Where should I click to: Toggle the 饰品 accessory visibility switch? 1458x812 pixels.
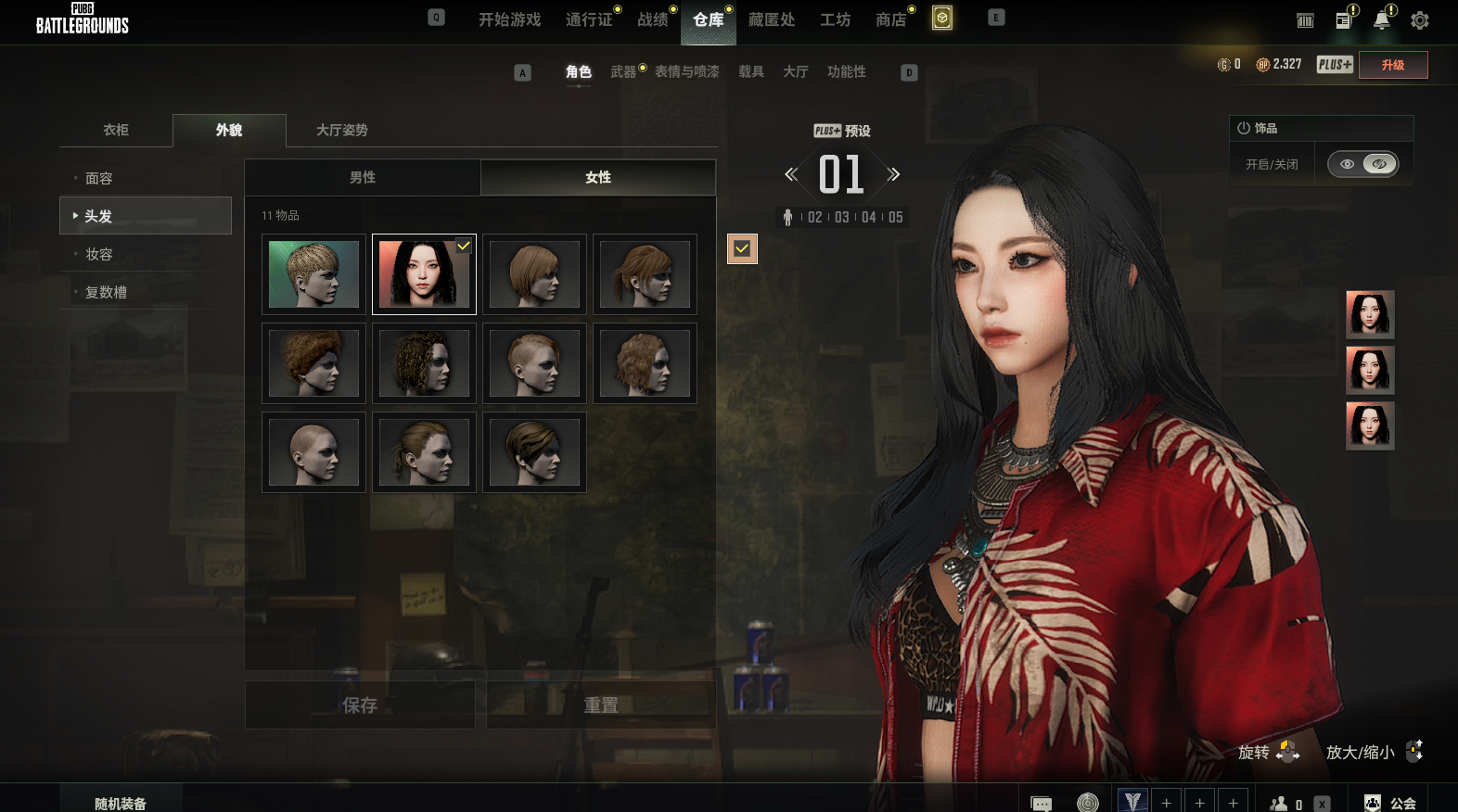tap(1362, 164)
